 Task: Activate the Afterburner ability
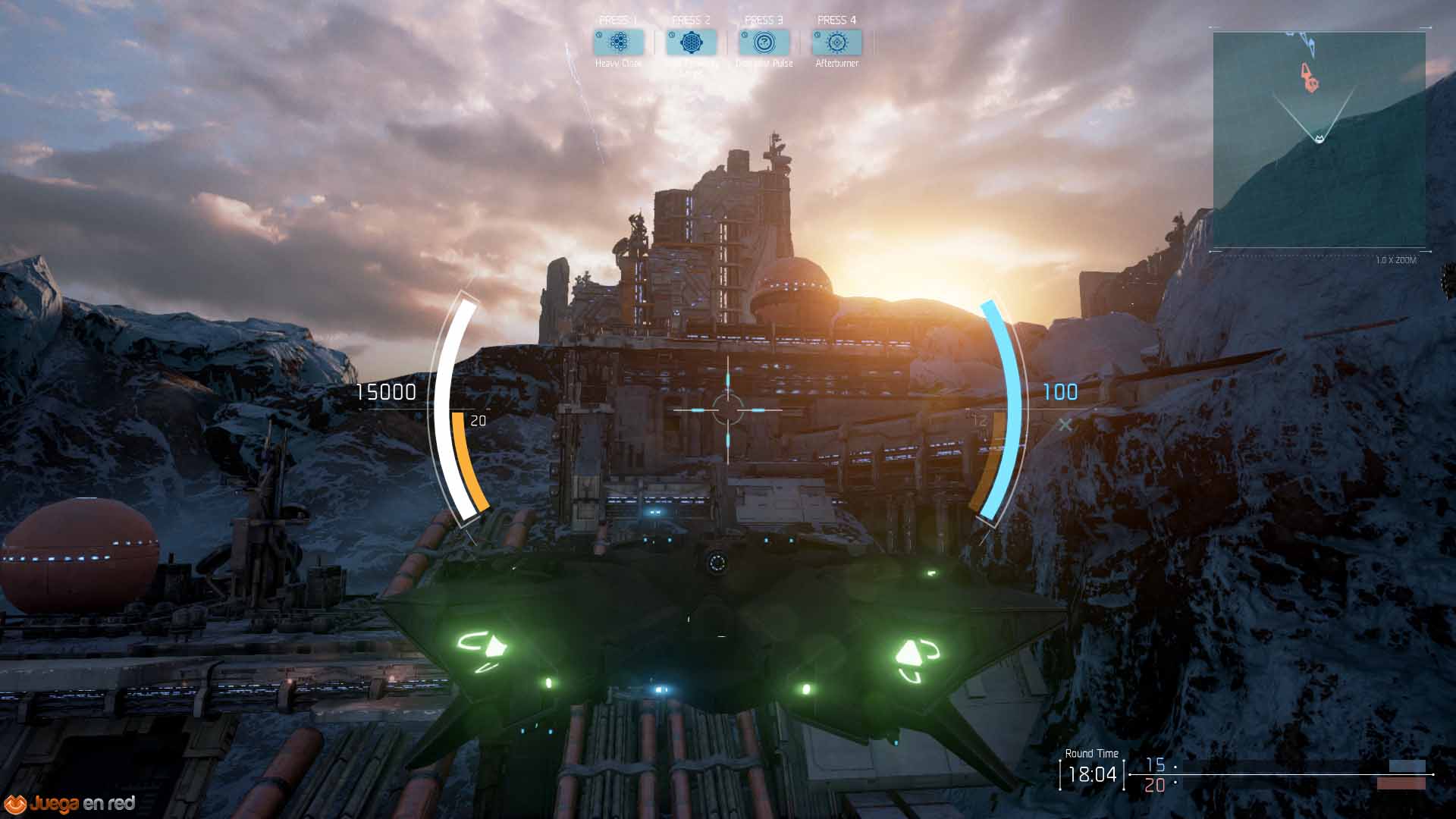point(836,42)
